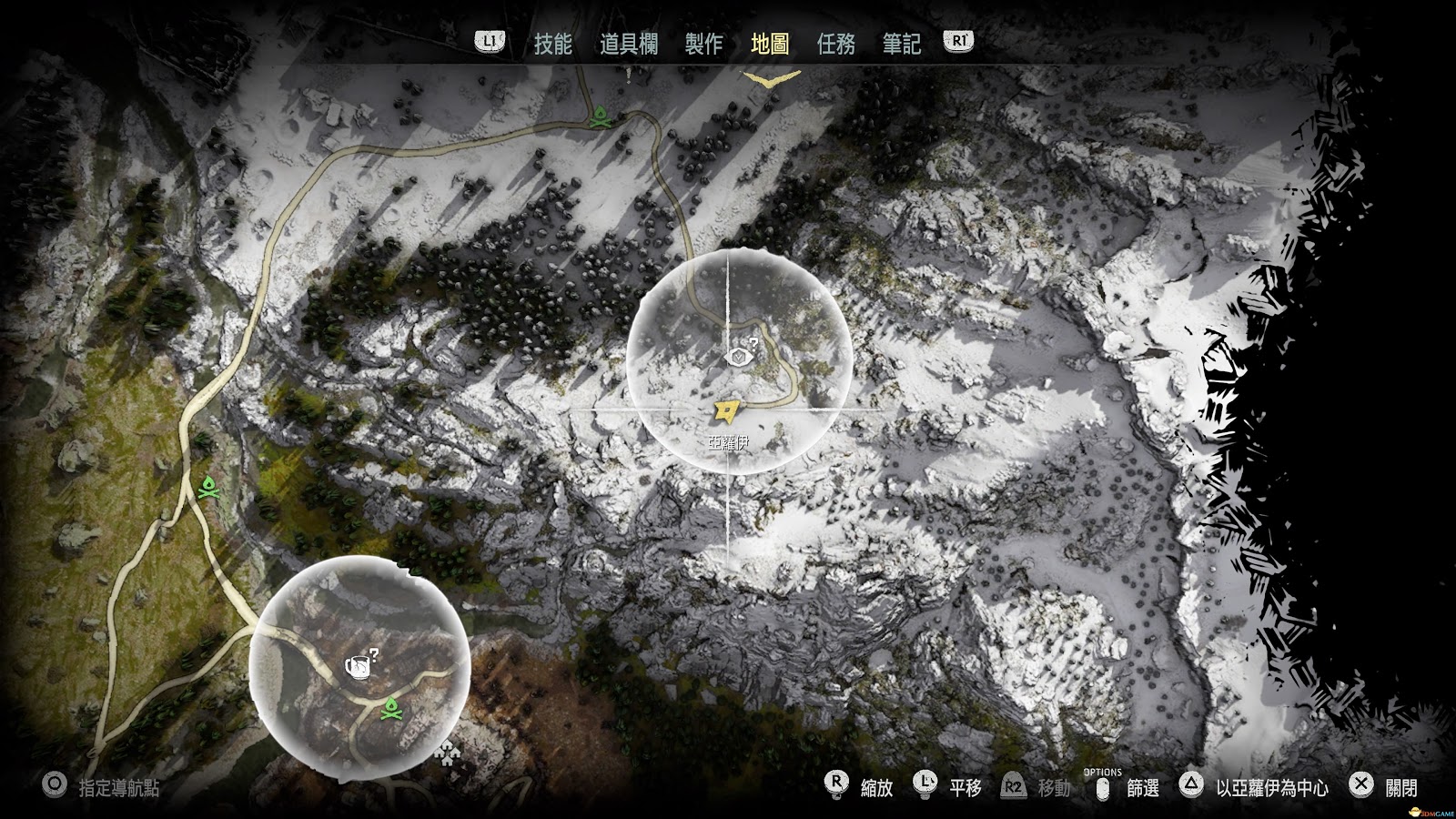Image resolution: width=1456 pixels, height=819 pixels.
Task: Select the campfire marker beside the mug icon
Action: tap(391, 707)
